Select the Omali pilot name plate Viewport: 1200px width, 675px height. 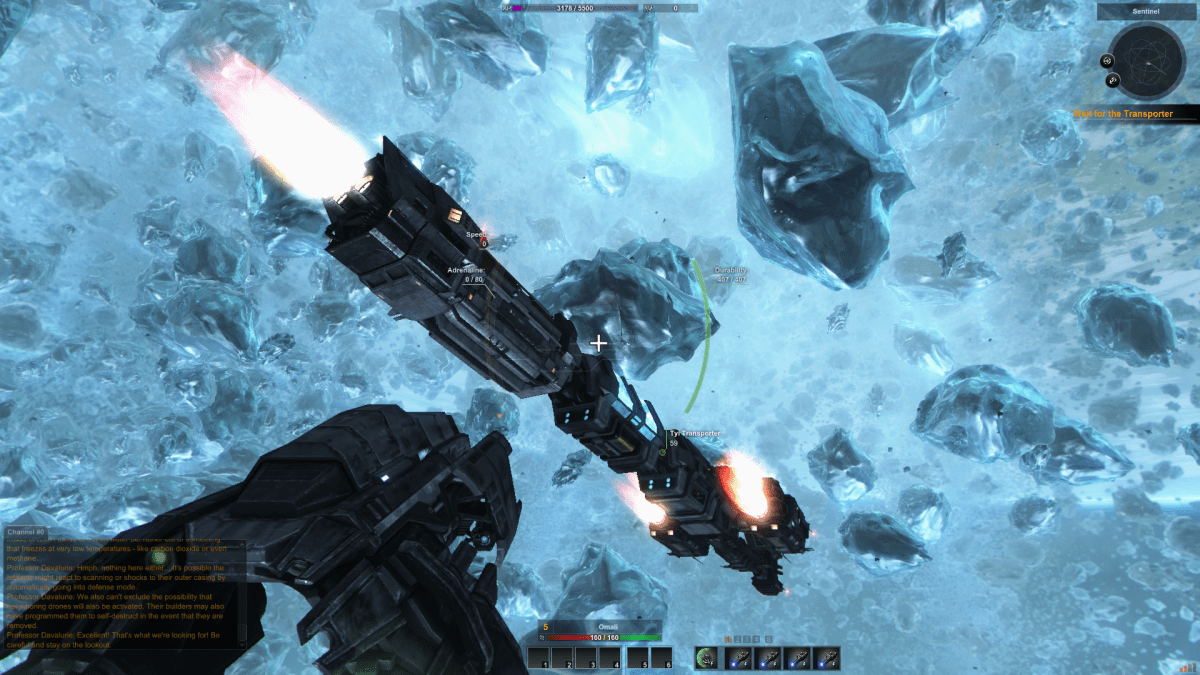point(596,627)
